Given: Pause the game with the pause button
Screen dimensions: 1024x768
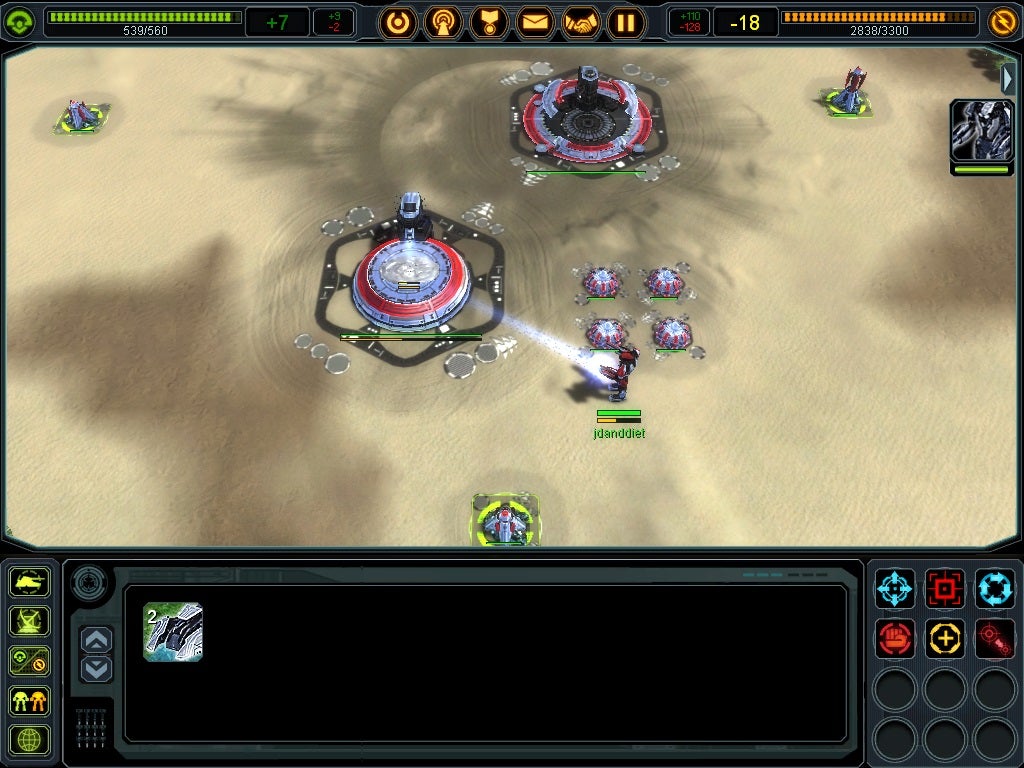Looking at the screenshot, I should pyautogui.click(x=626, y=22).
